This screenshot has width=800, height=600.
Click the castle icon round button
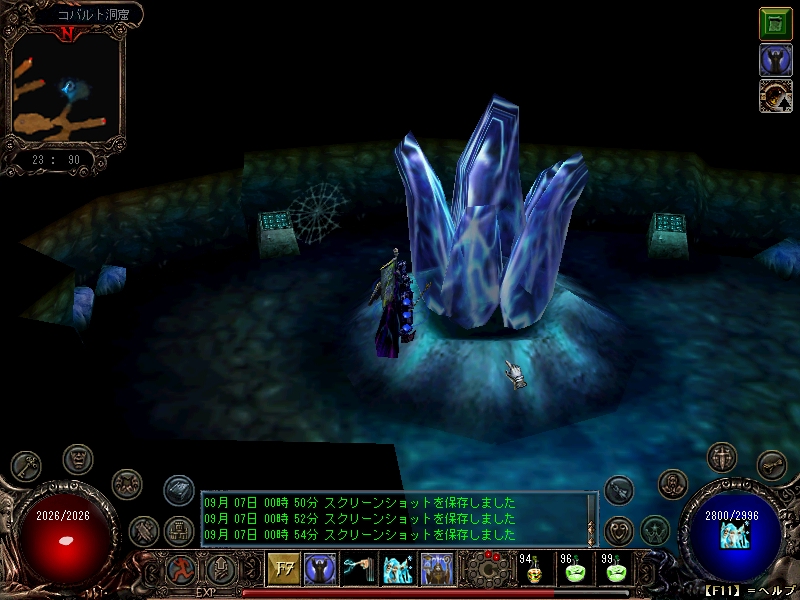(x=178, y=529)
